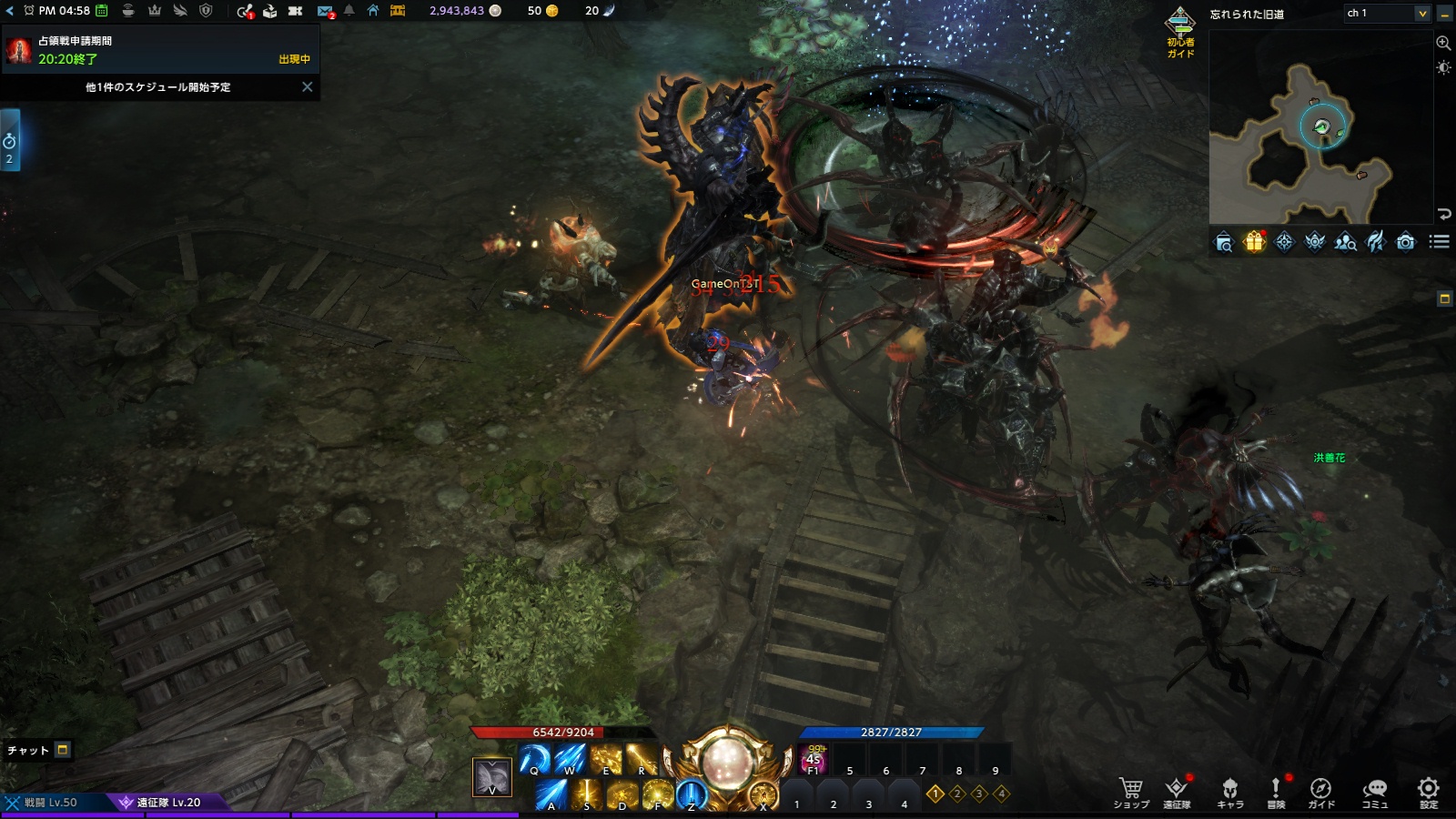The height and width of the screenshot is (819, 1456).
Task: Close the schedule notification panel
Action: (307, 87)
